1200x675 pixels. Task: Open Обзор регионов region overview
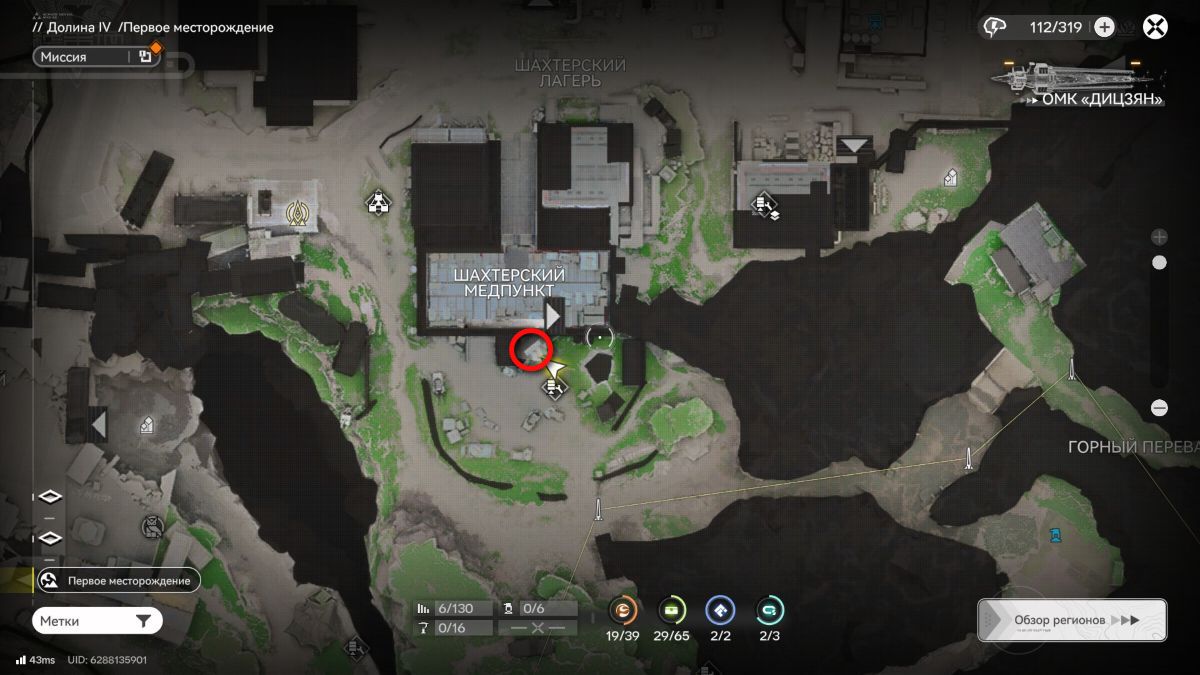coord(1071,620)
